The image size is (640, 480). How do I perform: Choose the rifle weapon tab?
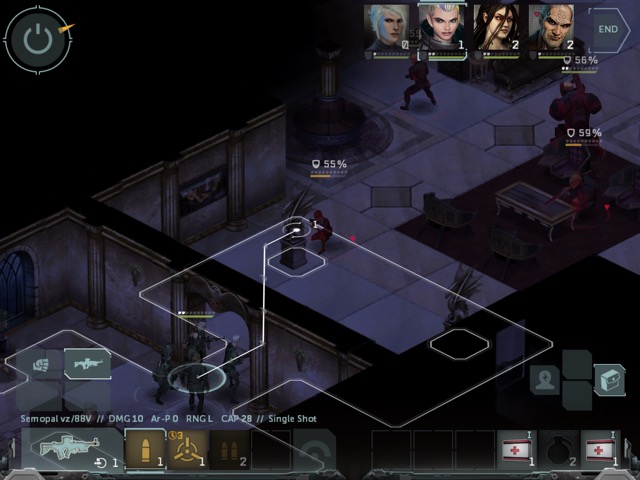tap(88, 363)
